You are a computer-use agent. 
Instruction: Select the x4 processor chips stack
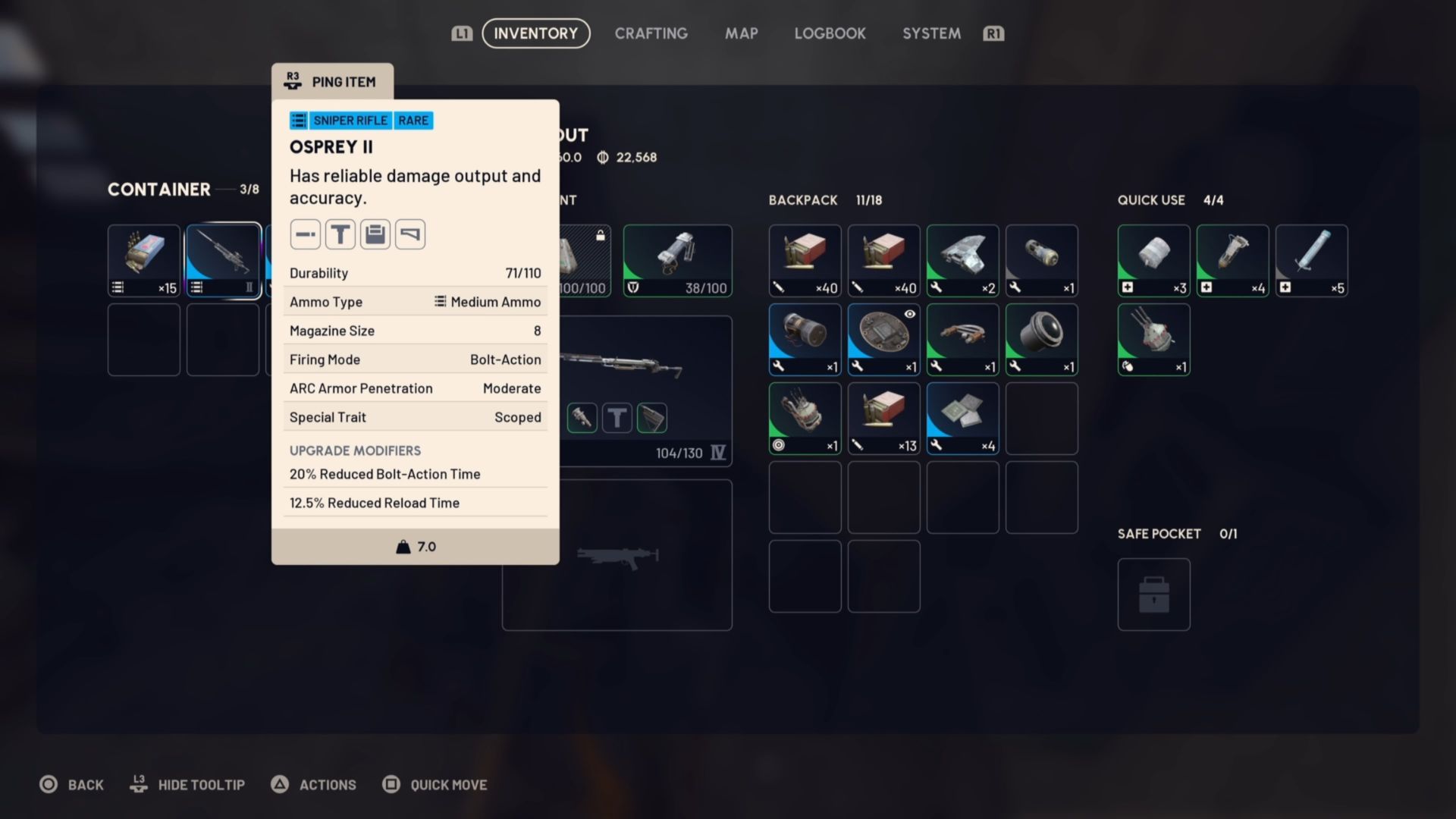point(962,418)
